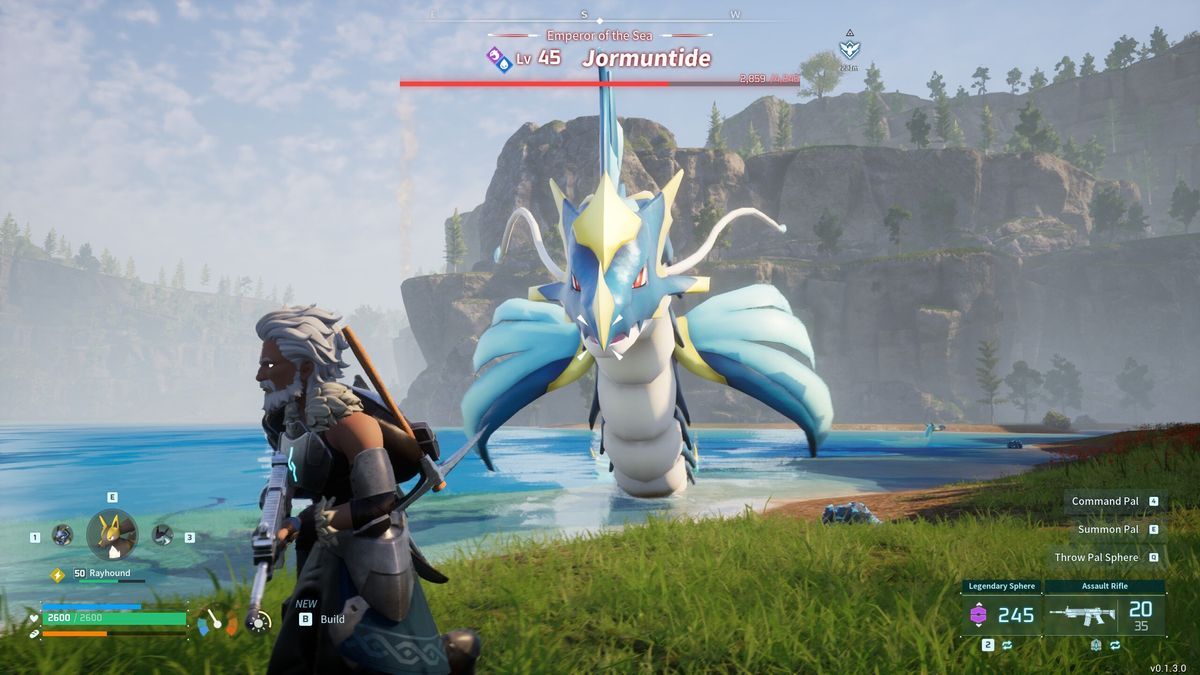This screenshot has height=675, width=1200.
Task: Click the Jormuntide boss name banner
Action: (x=645, y=58)
